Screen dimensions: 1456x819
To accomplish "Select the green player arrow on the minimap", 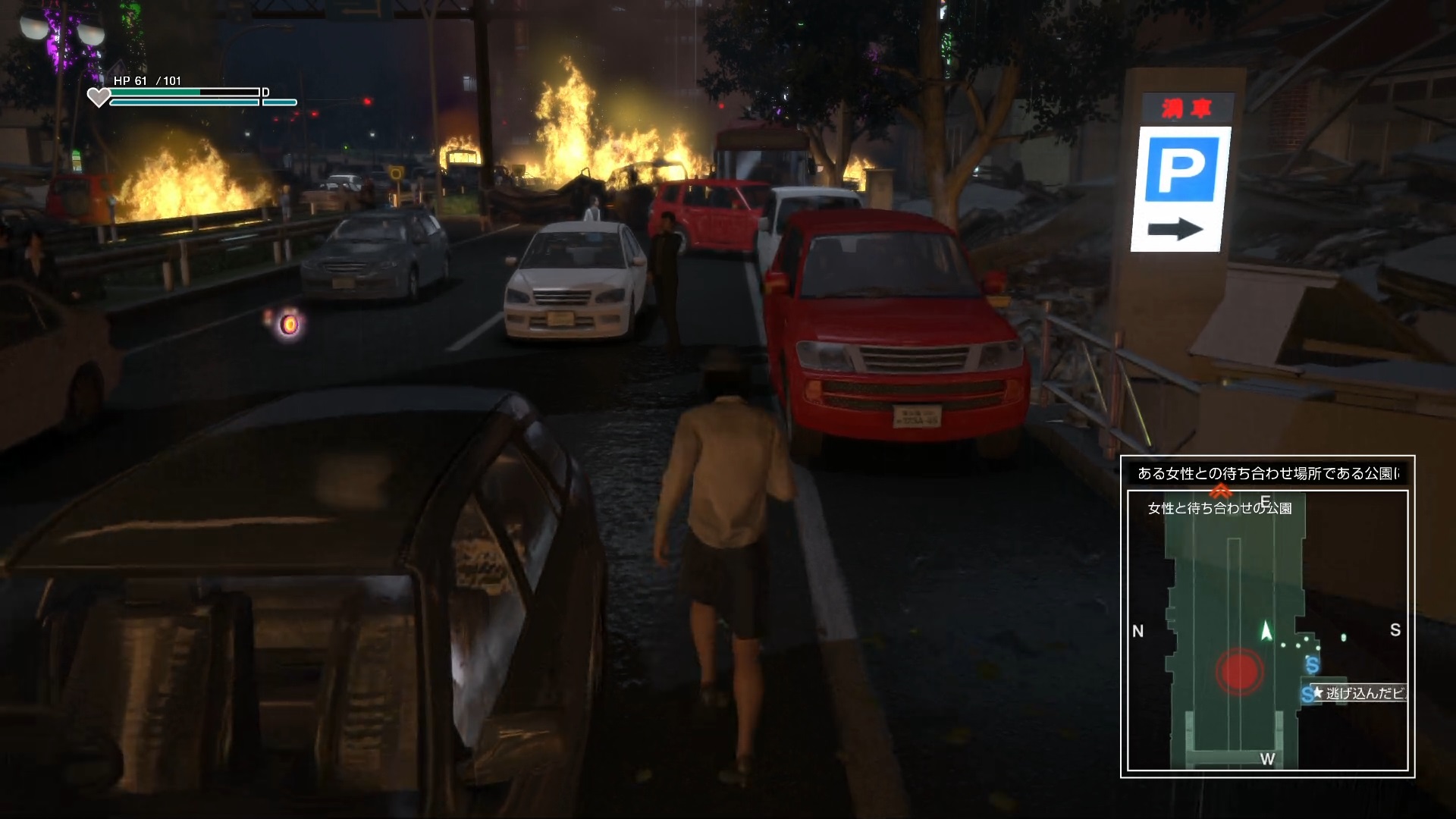I will pyautogui.click(x=1265, y=631).
